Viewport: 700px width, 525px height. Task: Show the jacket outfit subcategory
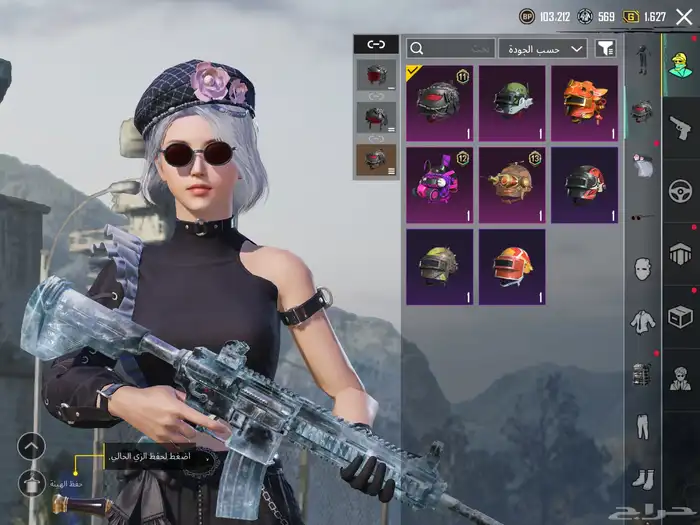[x=642, y=321]
